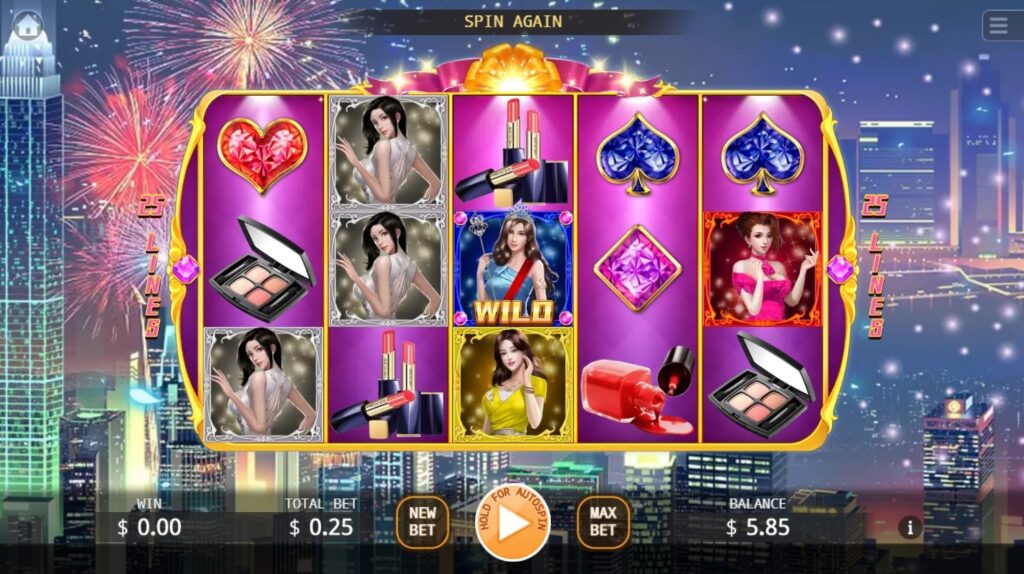This screenshot has height=574, width=1024.
Task: Go to the home lobby icon
Action: (x=27, y=24)
